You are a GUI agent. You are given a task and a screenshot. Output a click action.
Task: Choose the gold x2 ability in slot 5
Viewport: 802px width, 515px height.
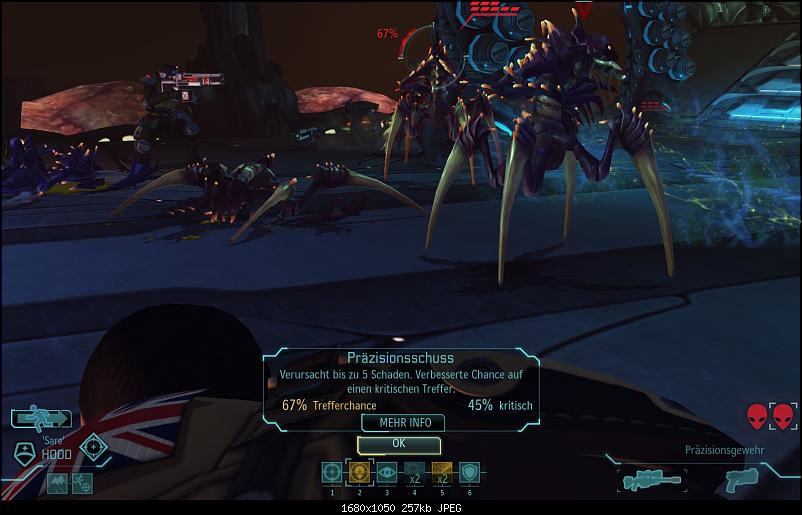(442, 473)
